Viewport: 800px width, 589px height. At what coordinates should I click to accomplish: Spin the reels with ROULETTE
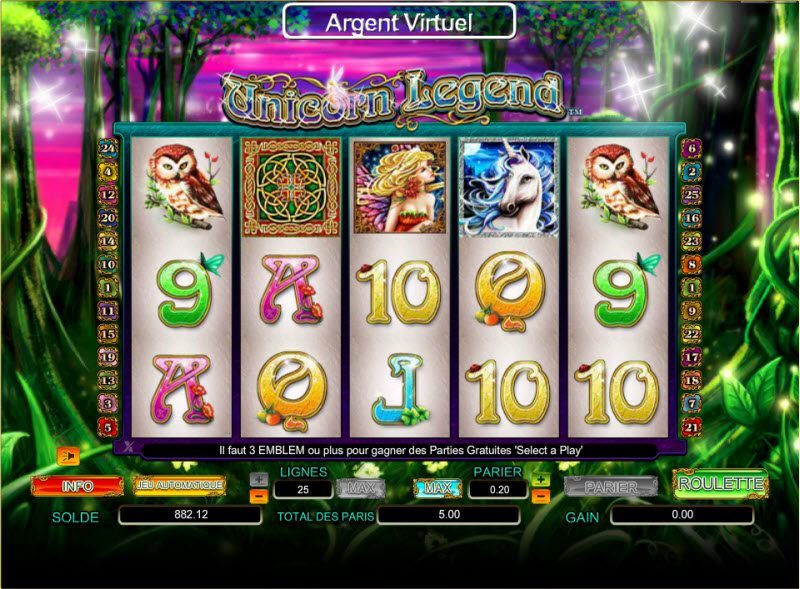720,484
